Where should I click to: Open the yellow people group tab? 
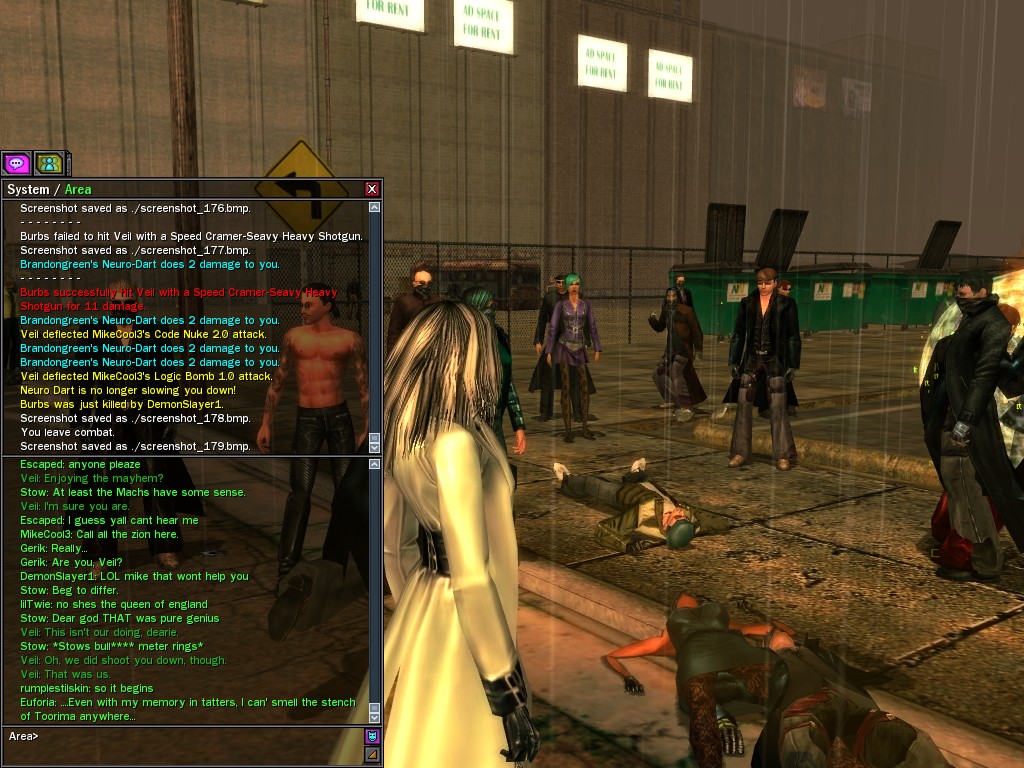pos(48,163)
